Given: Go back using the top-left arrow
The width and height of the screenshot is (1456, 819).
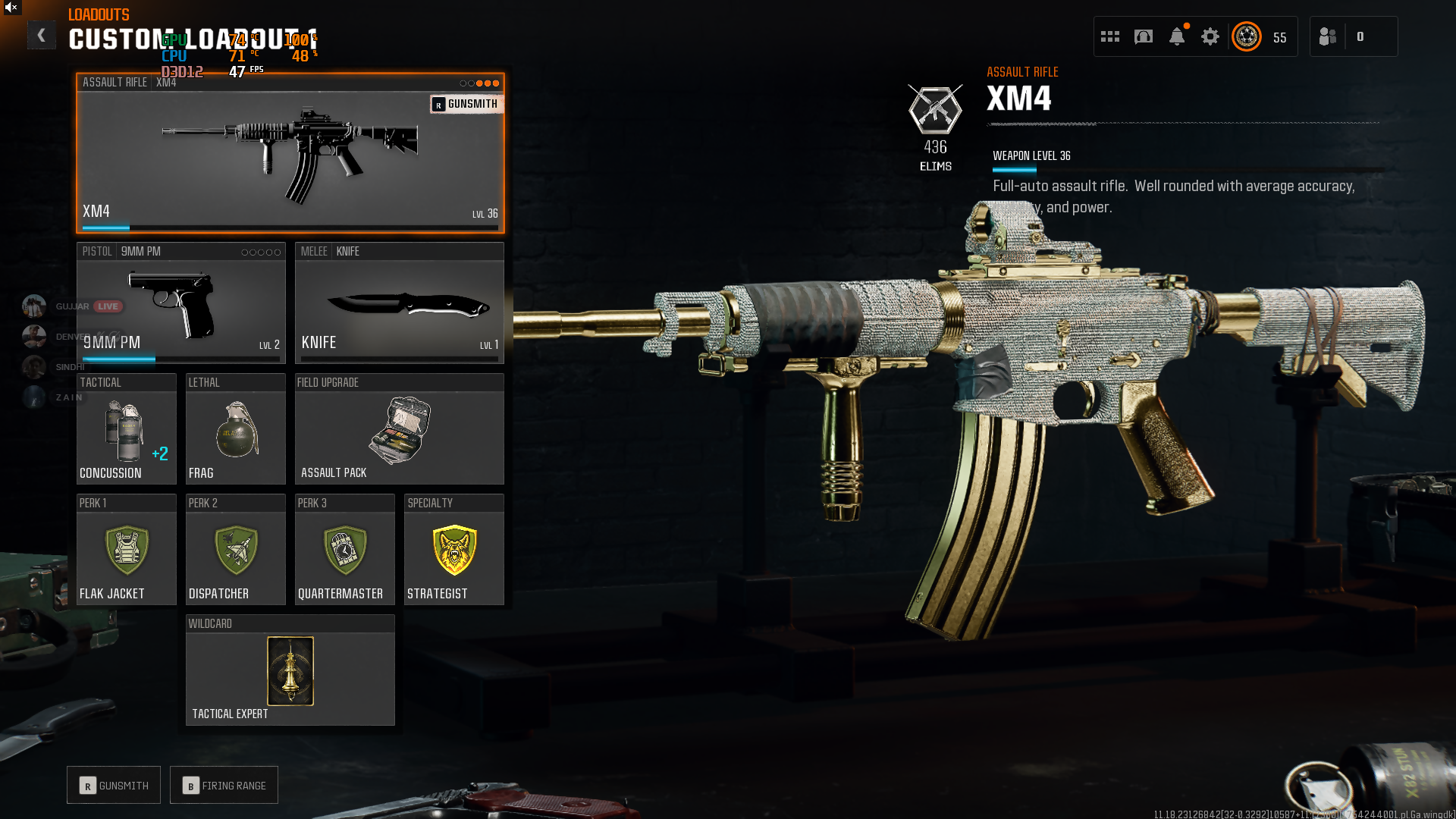Looking at the screenshot, I should coord(41,35).
